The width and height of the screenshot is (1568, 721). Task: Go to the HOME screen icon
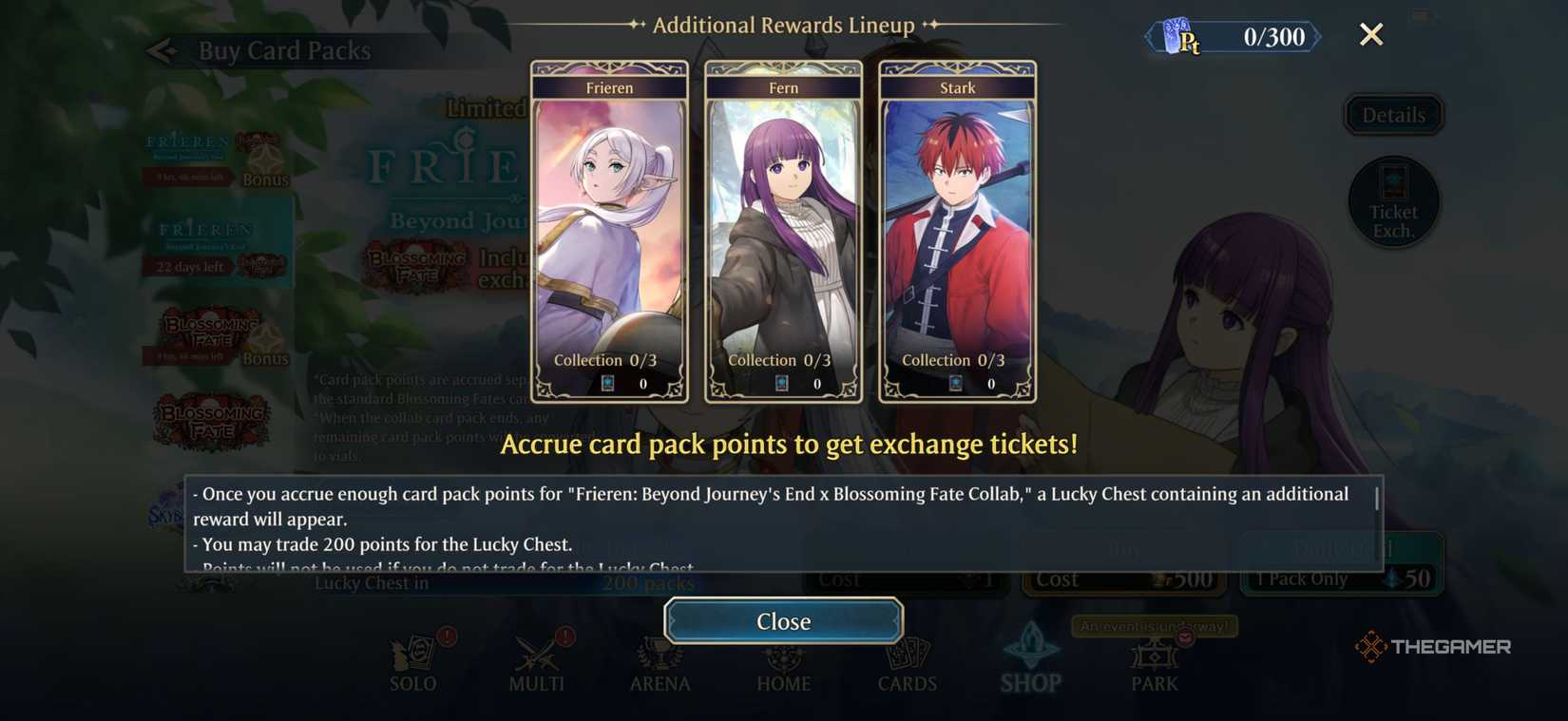[783, 660]
